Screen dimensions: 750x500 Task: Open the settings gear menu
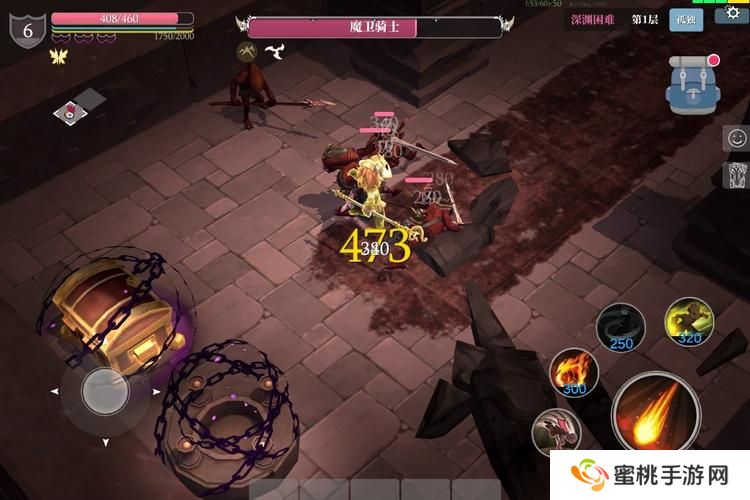733,13
